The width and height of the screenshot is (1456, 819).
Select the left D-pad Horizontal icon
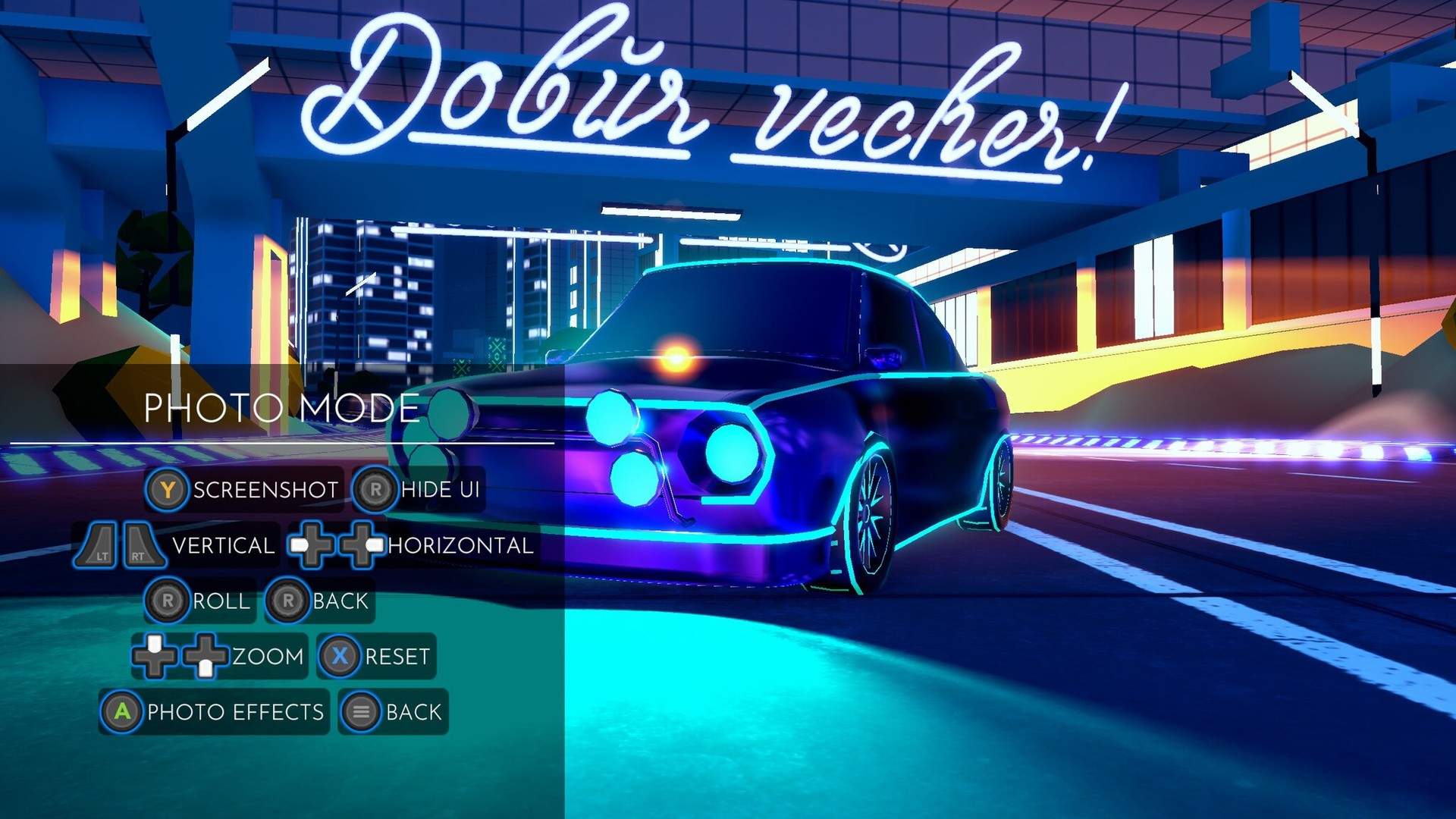tap(310, 545)
